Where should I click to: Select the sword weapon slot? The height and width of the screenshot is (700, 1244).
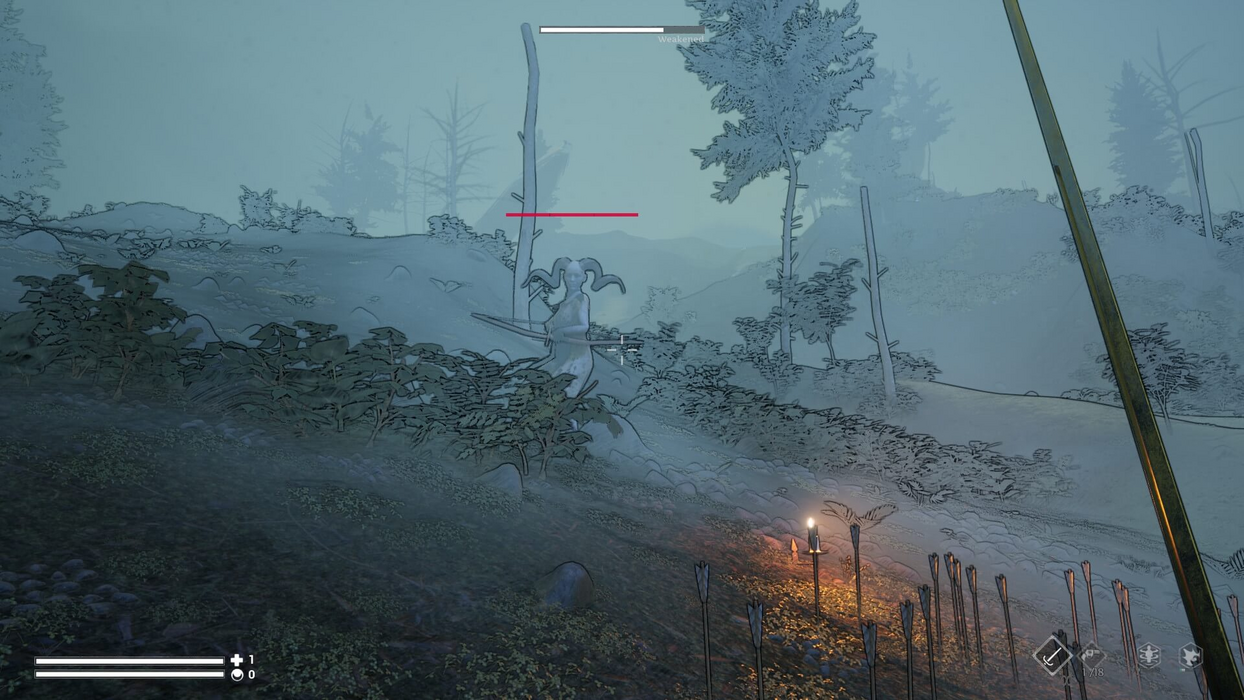(1052, 656)
